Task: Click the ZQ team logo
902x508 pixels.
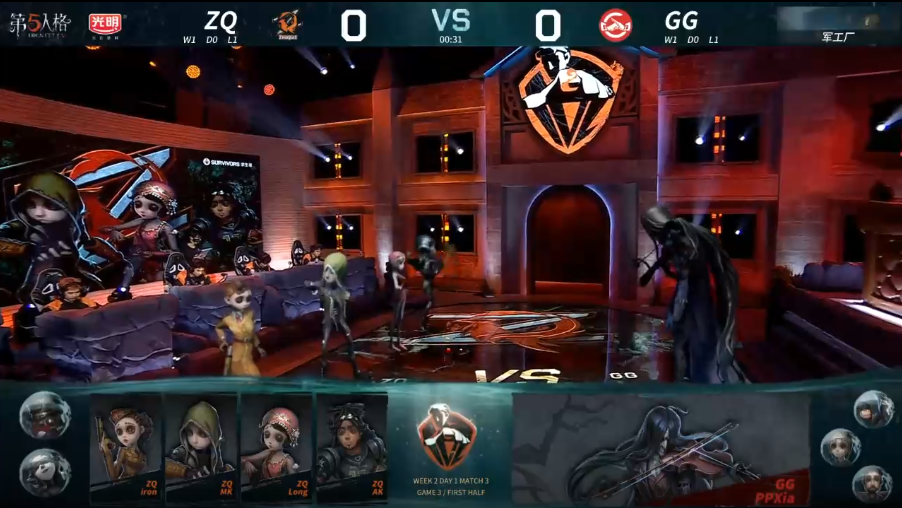Action: 287,24
